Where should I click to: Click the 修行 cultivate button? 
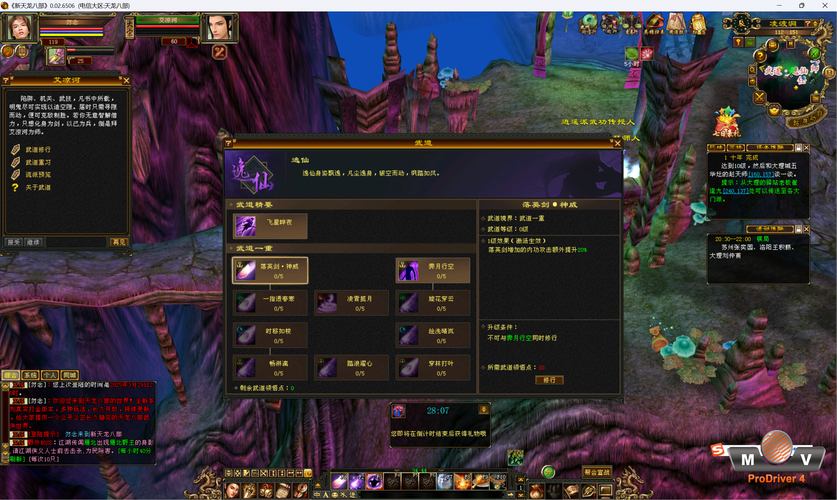click(x=548, y=380)
